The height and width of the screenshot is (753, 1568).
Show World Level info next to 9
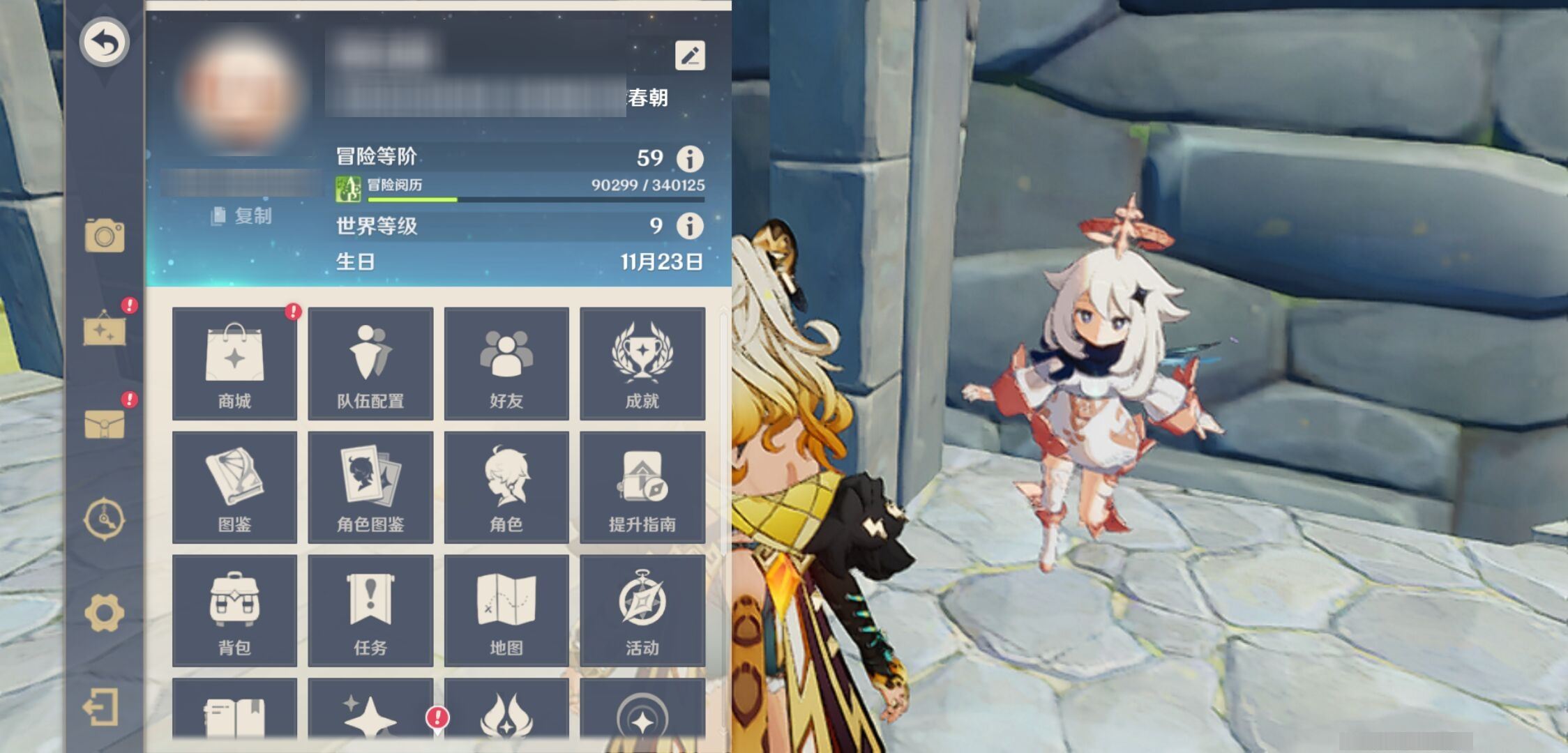pos(690,226)
